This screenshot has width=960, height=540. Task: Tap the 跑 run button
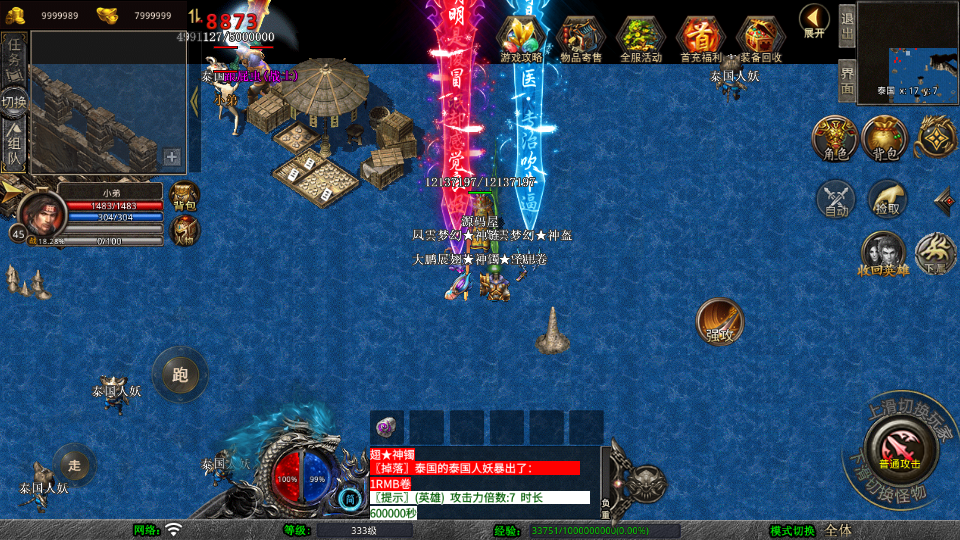(x=180, y=374)
